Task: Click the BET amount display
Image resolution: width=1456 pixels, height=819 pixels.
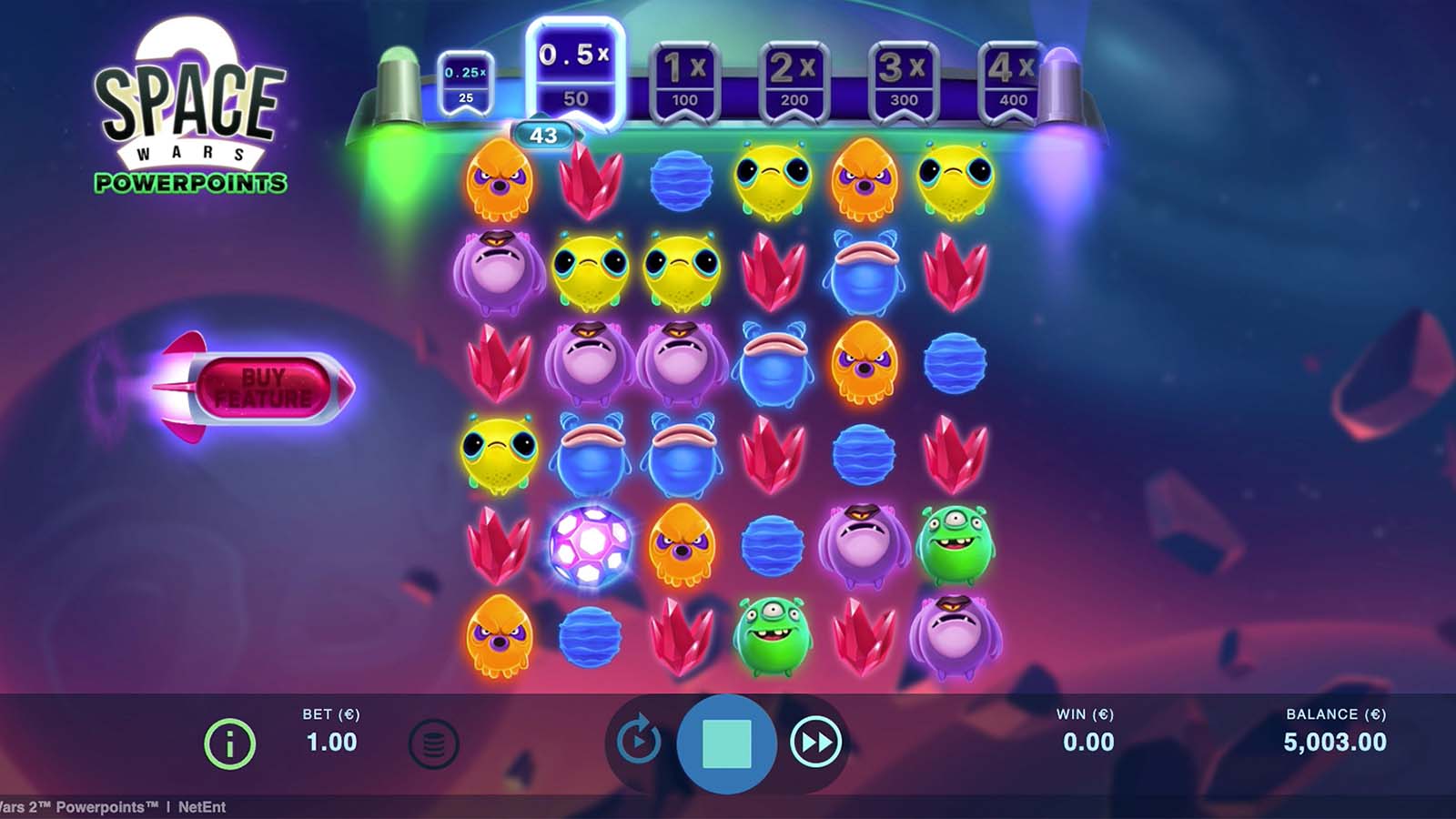Action: coord(331,733)
